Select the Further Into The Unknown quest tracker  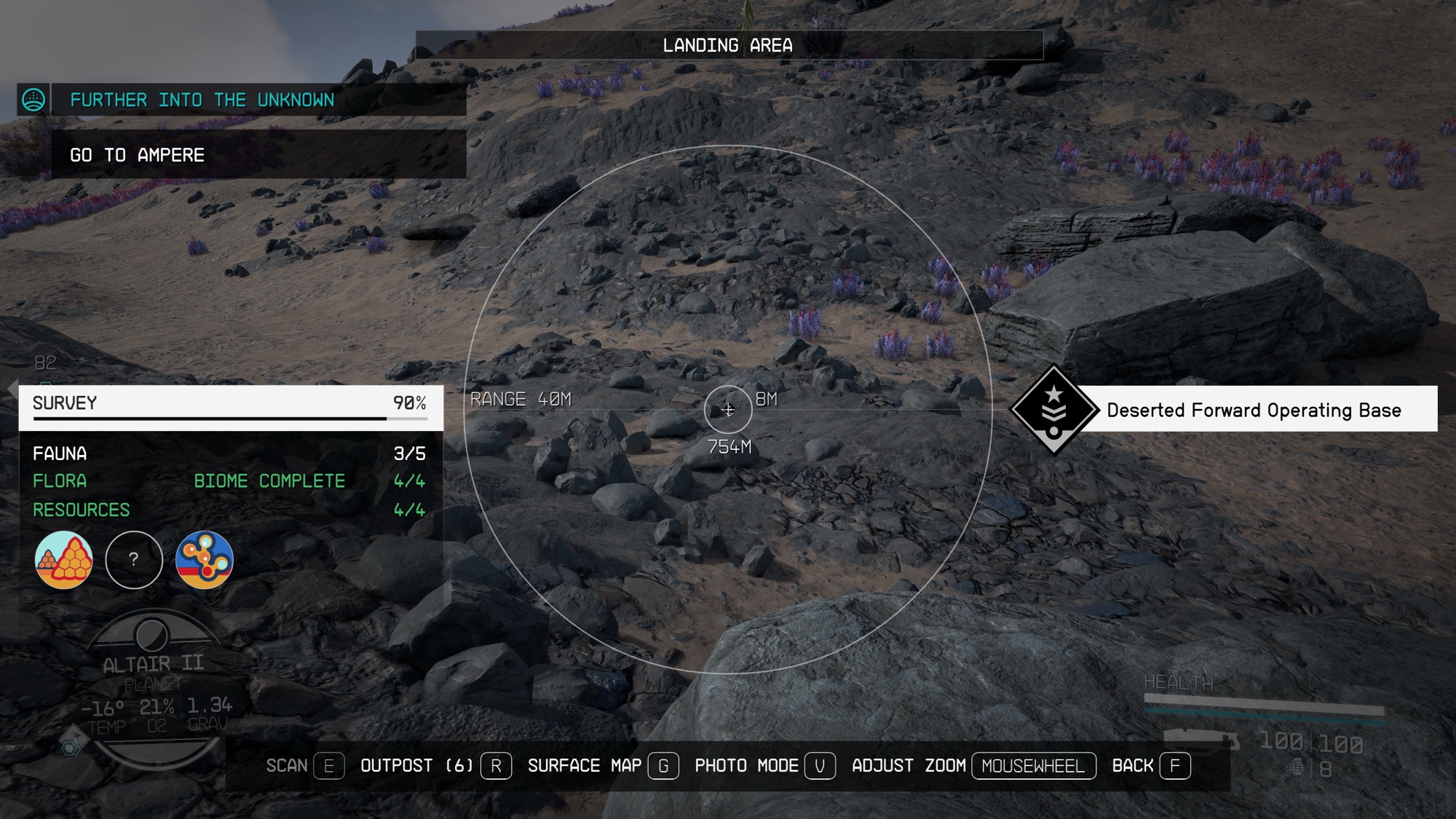(202, 100)
